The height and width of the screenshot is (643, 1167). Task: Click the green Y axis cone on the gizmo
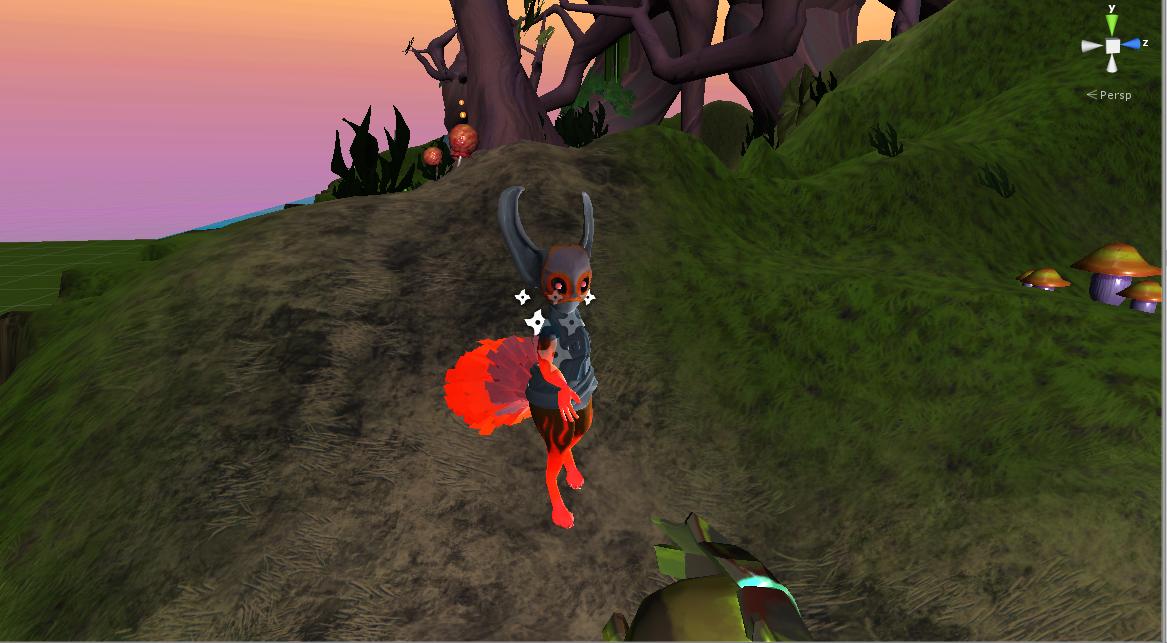point(1112,26)
